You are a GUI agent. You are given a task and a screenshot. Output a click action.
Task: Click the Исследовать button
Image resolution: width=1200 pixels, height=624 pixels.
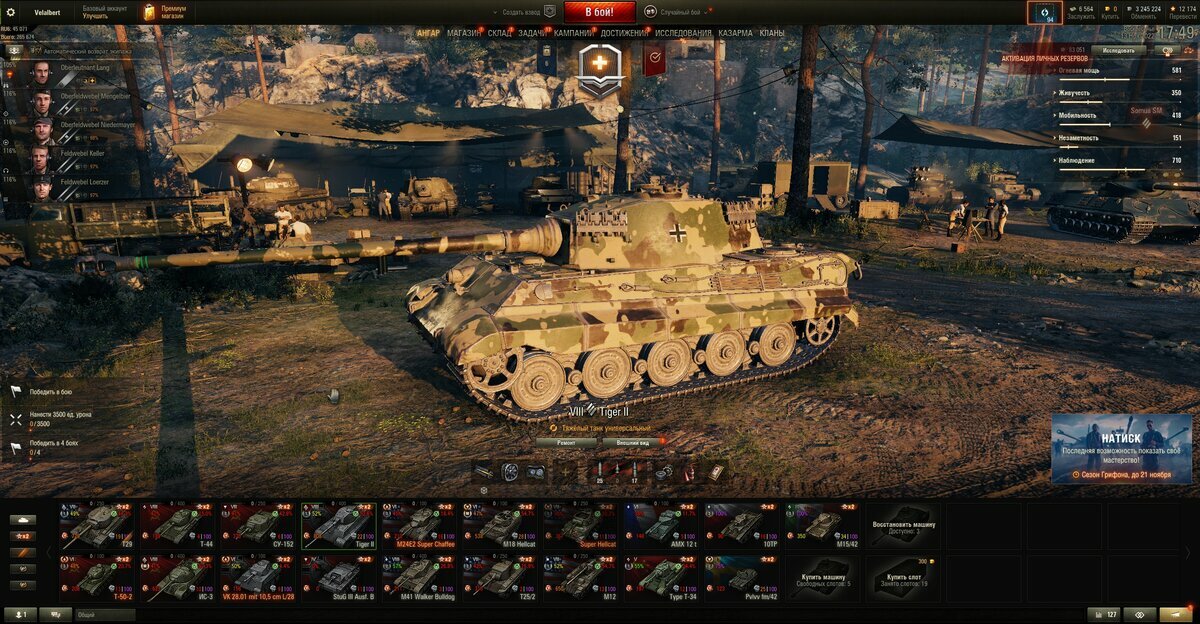(1118, 49)
